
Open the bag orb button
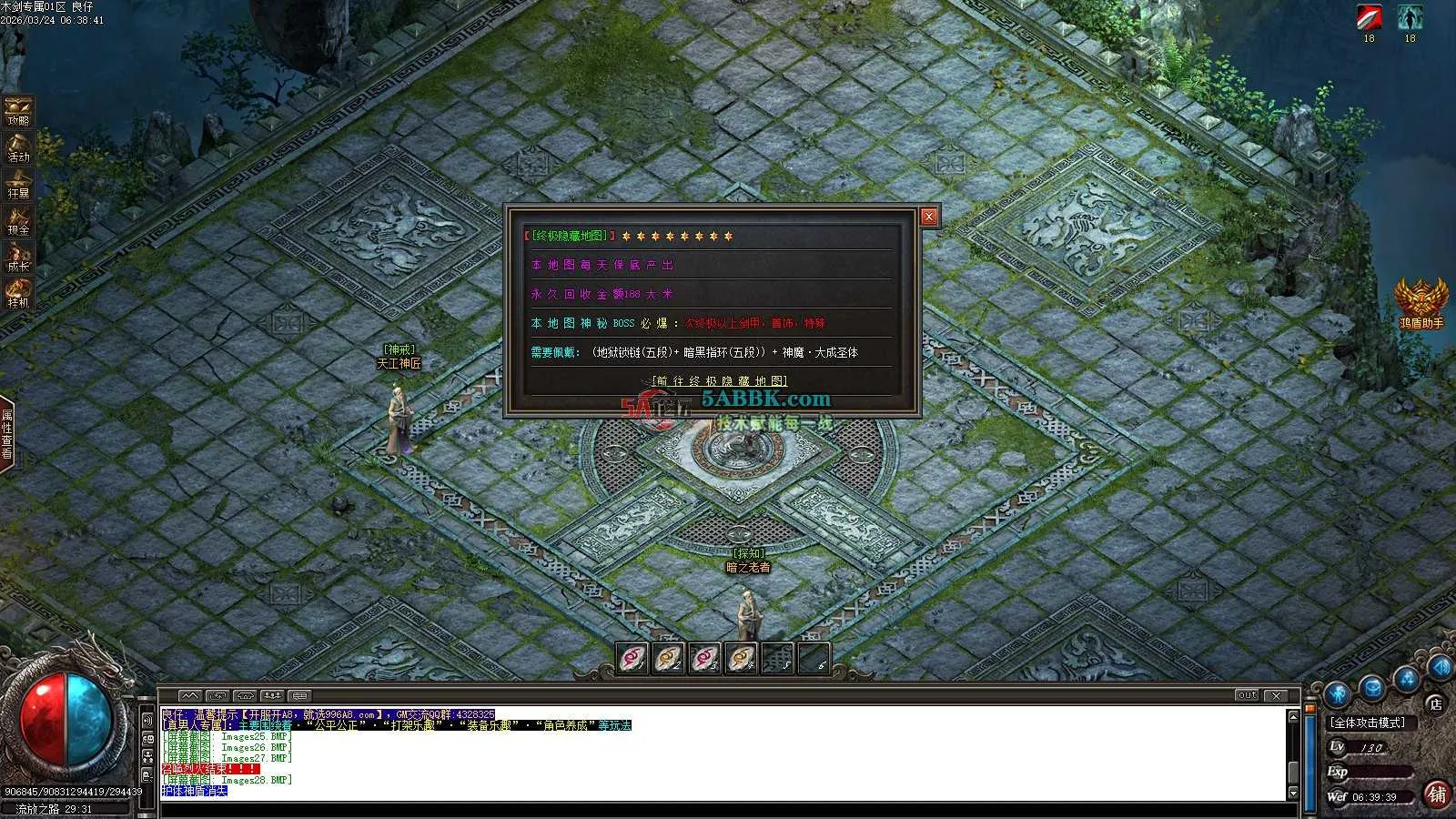pyautogui.click(x=1372, y=688)
